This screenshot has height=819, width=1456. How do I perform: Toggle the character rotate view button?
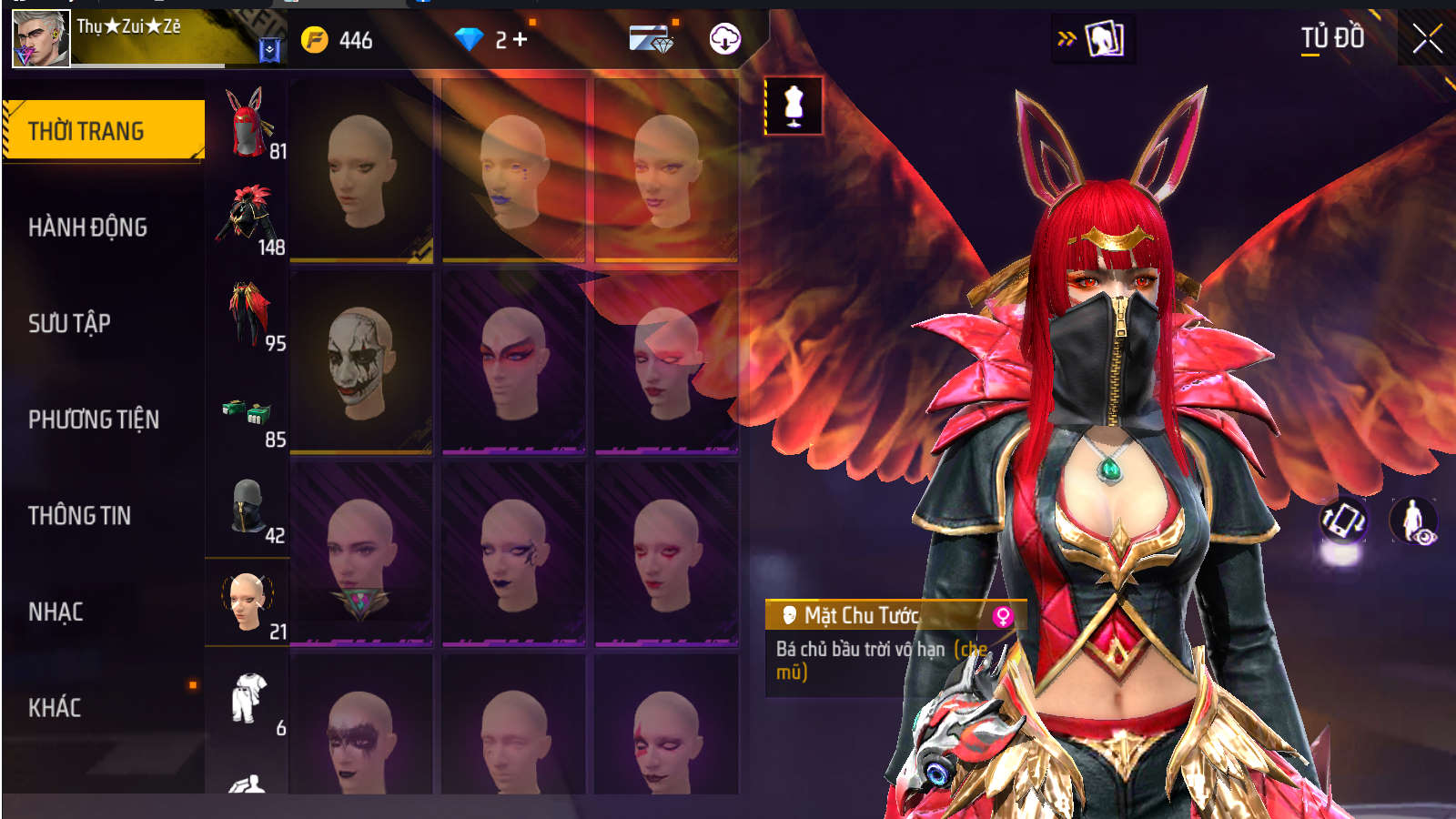pyautogui.click(x=1343, y=521)
